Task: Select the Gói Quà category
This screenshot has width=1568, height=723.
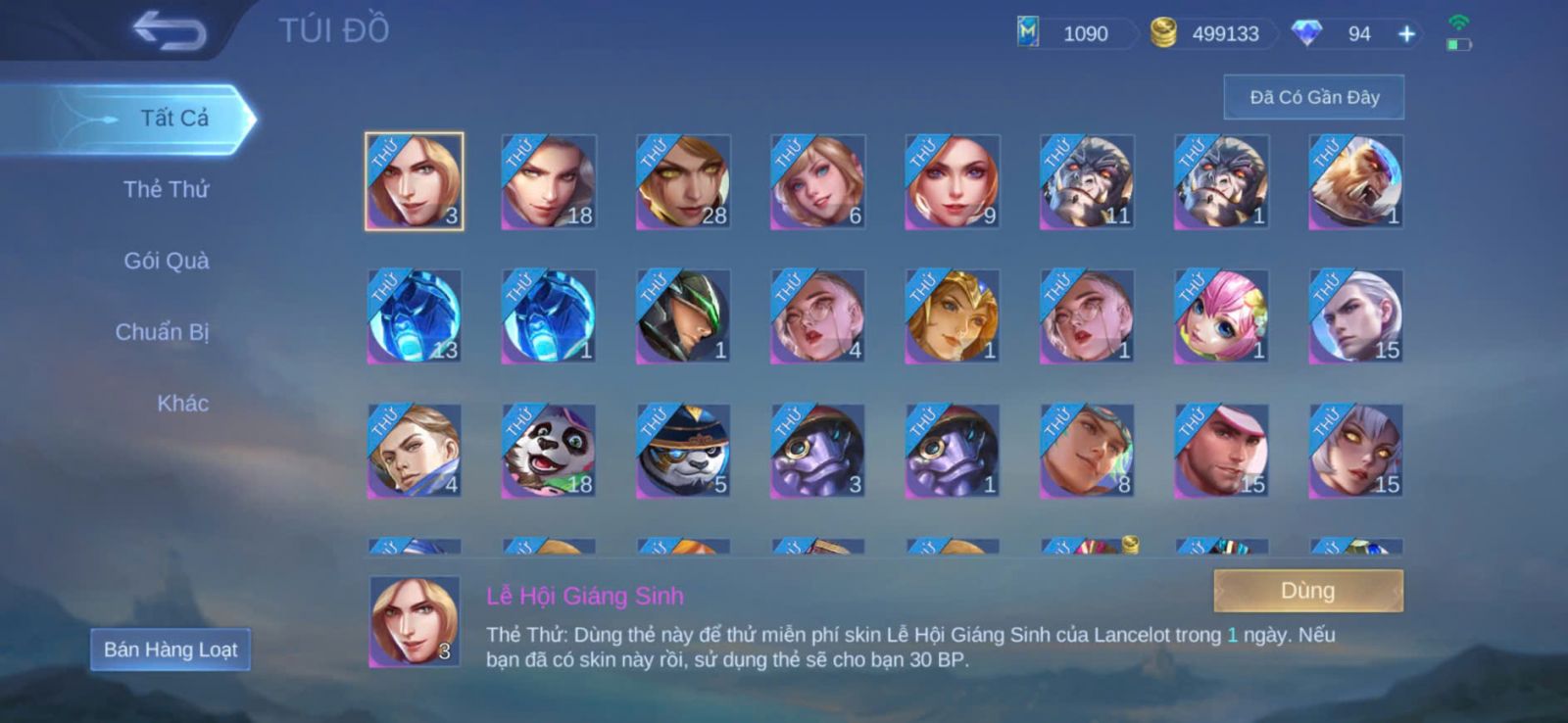Action: pos(166,261)
